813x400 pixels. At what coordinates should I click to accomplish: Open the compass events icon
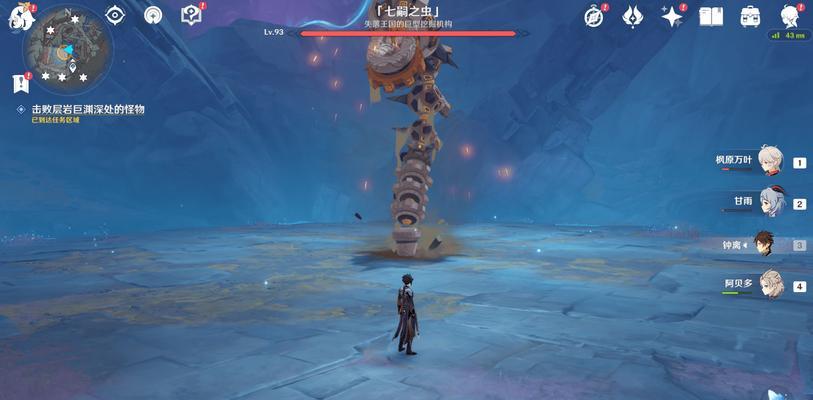pos(594,16)
